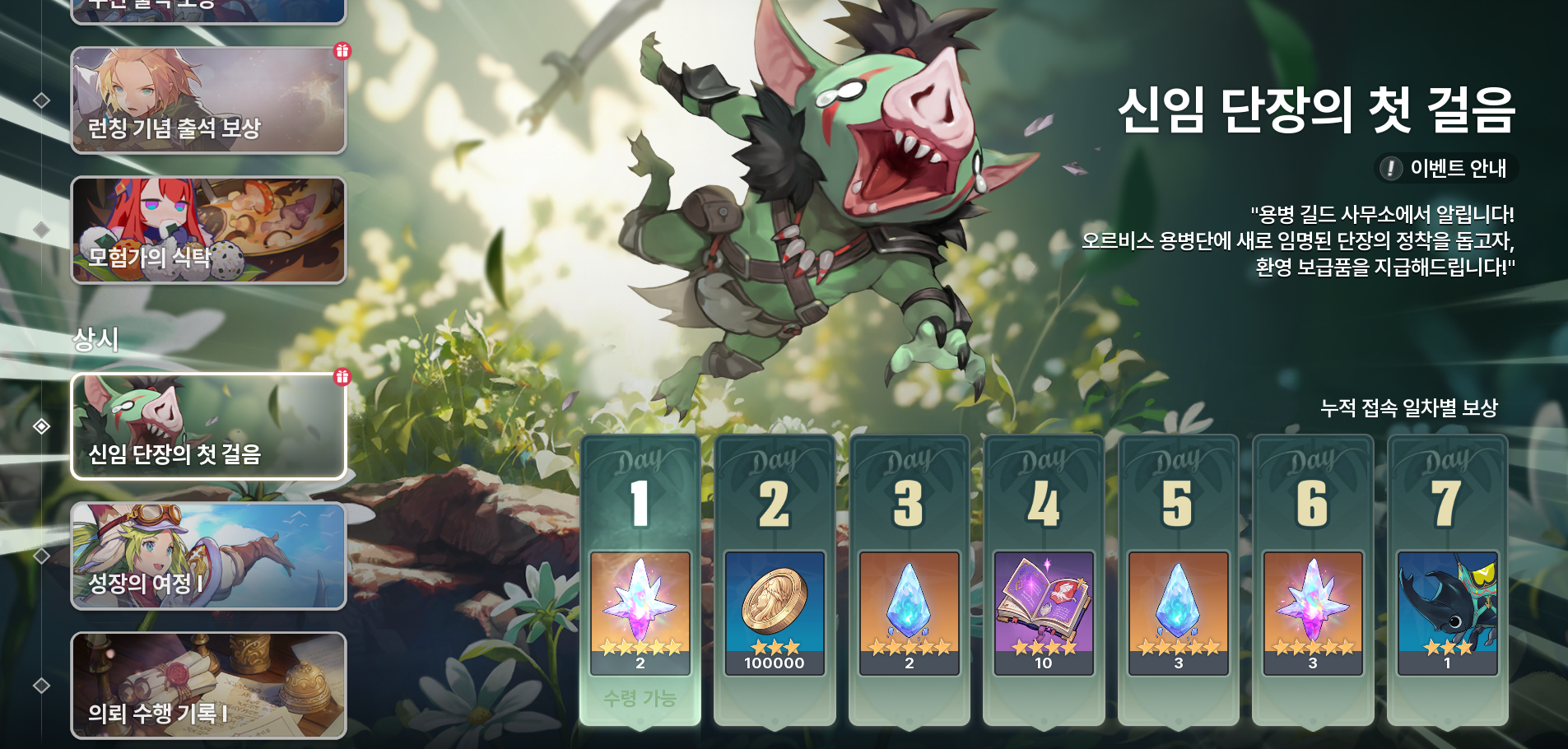Viewport: 1568px width, 749px height.
Task: Open the 성장의 여정 I tab
Action: 208,556
